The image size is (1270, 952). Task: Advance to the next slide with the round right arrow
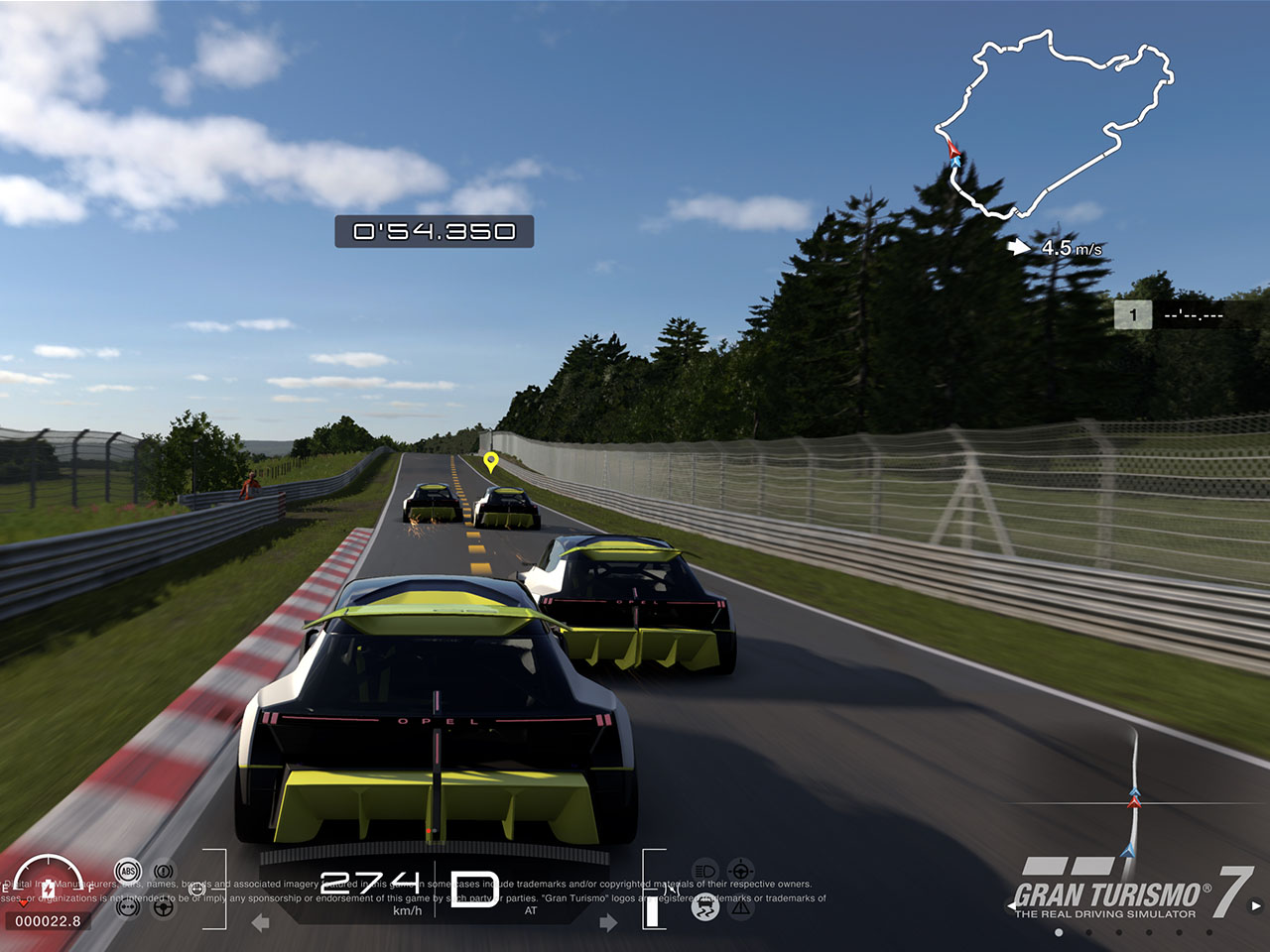[x=1256, y=905]
